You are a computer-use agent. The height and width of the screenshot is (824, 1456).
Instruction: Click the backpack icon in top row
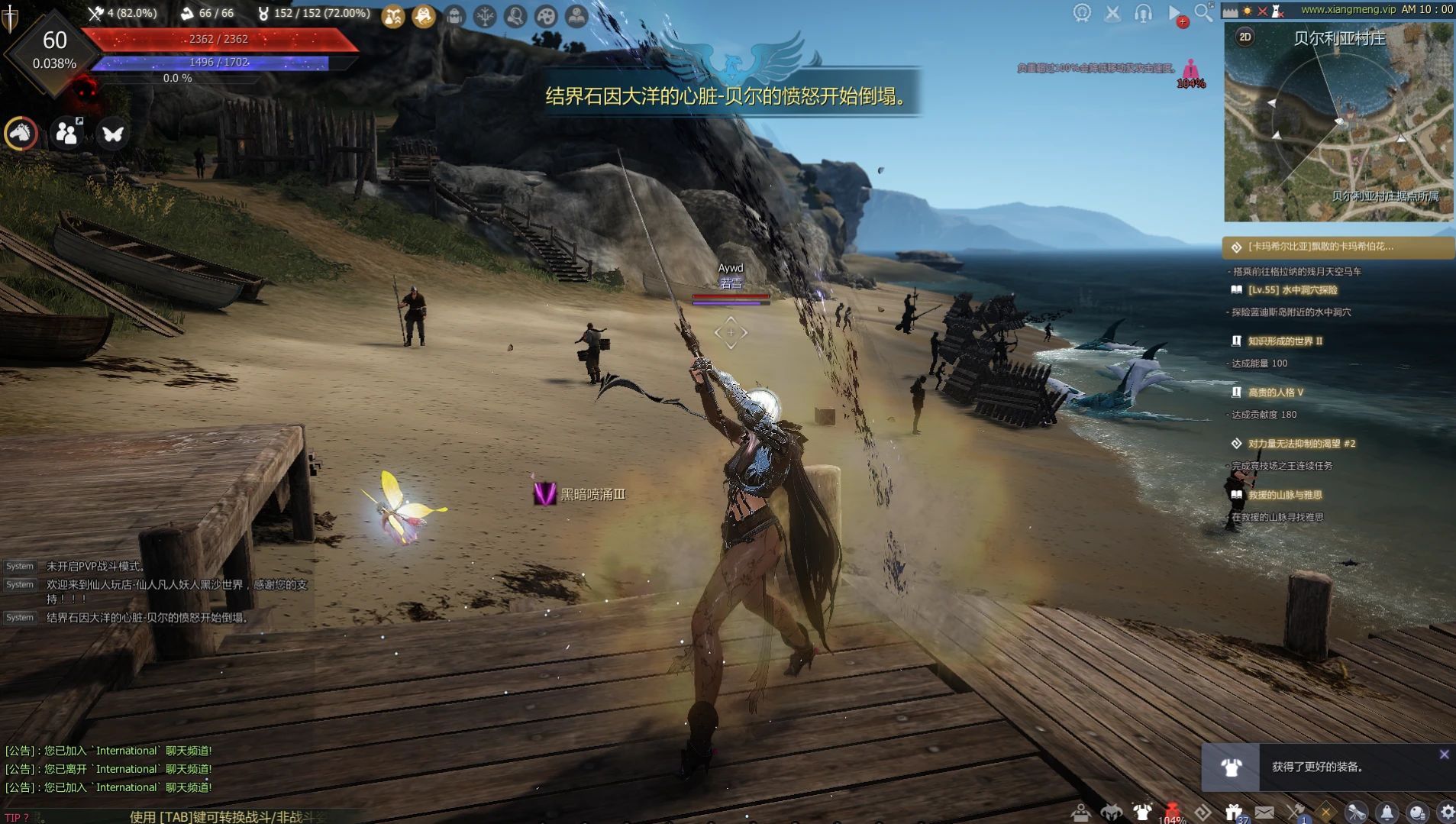click(454, 16)
